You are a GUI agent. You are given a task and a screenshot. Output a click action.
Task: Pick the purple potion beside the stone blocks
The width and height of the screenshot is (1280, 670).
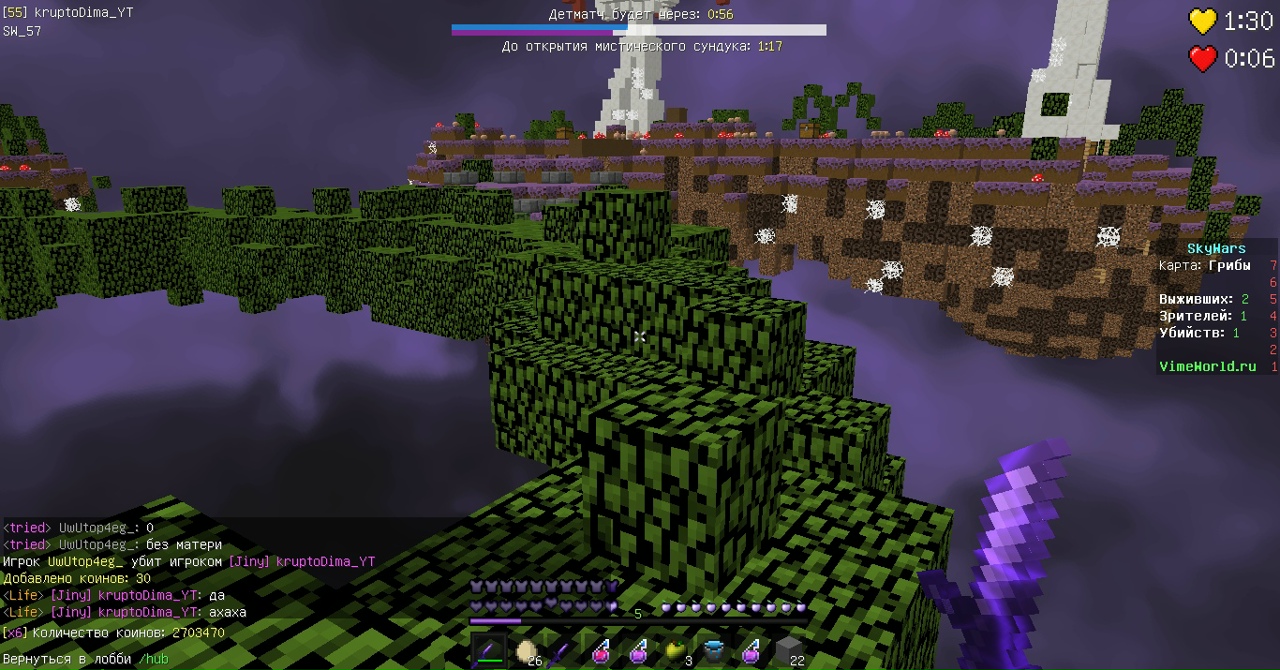click(751, 653)
